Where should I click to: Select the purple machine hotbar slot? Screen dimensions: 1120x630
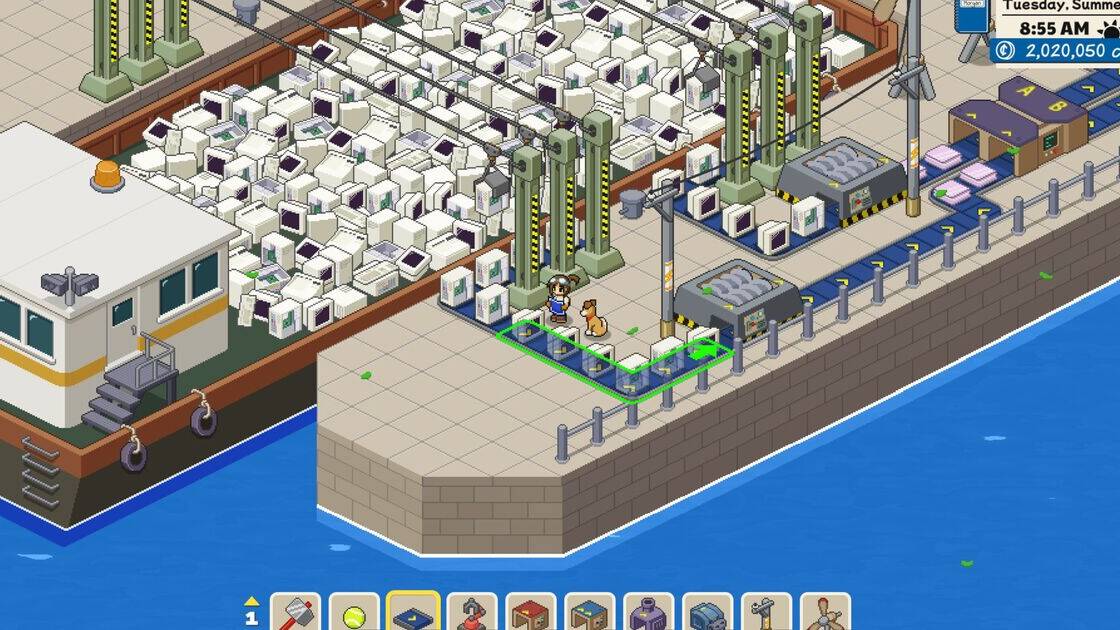click(649, 613)
